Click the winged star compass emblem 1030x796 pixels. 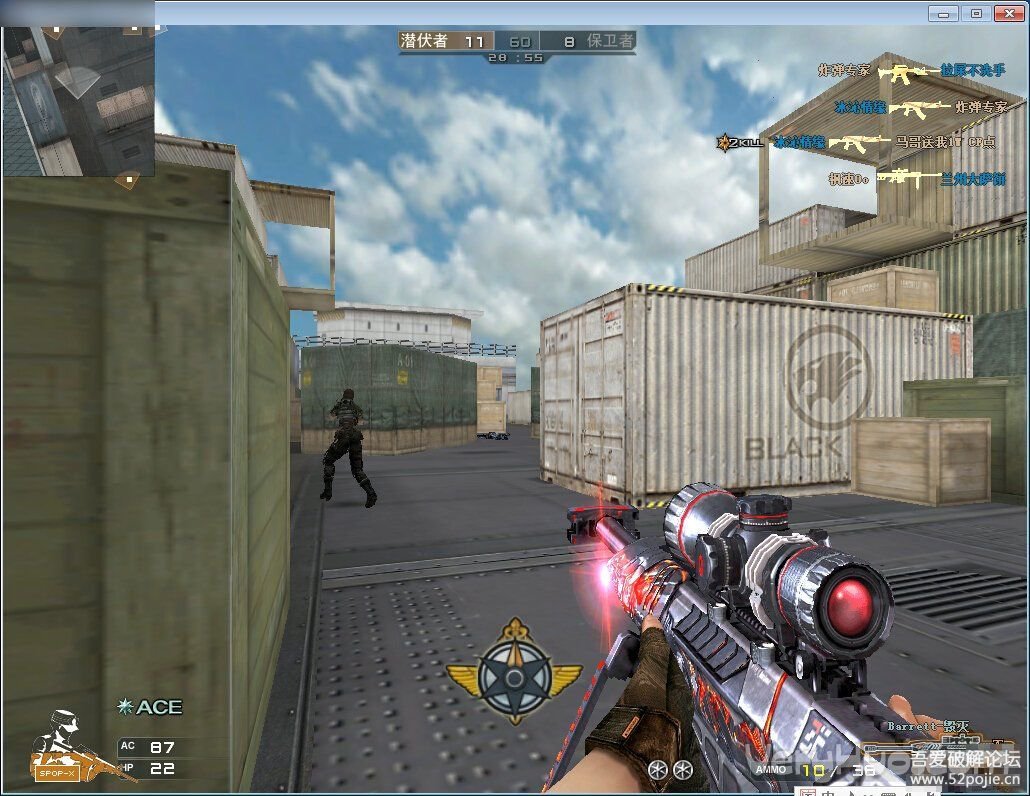[514, 673]
